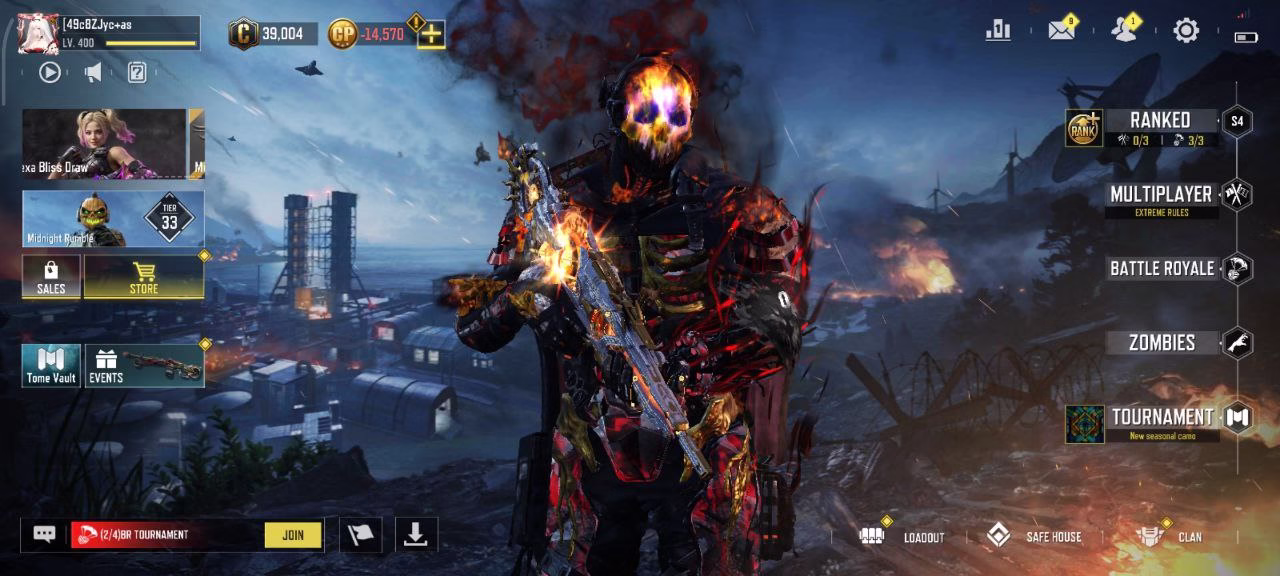
Task: Open the Loadout screen
Action: pos(903,537)
